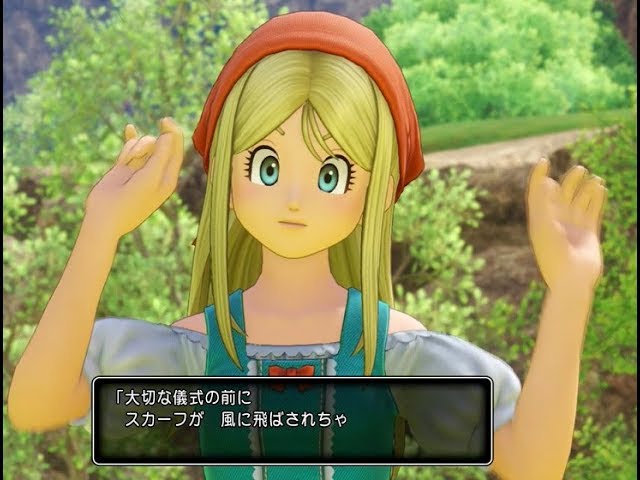Advance the Japanese dialogue text box
Image resolution: width=640 pixels, height=480 pixels.
pos(292,420)
